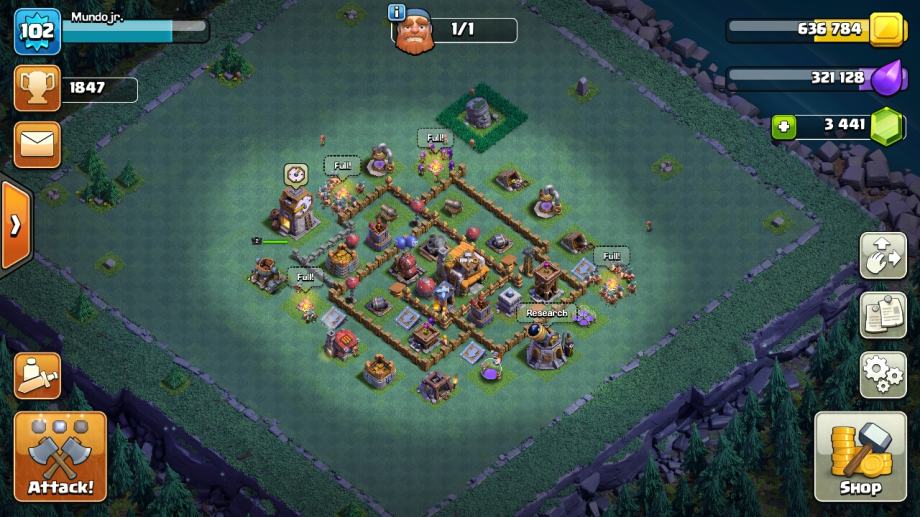The image size is (920, 517).
Task: Open the trophy leaderboard icon
Action: [37, 88]
